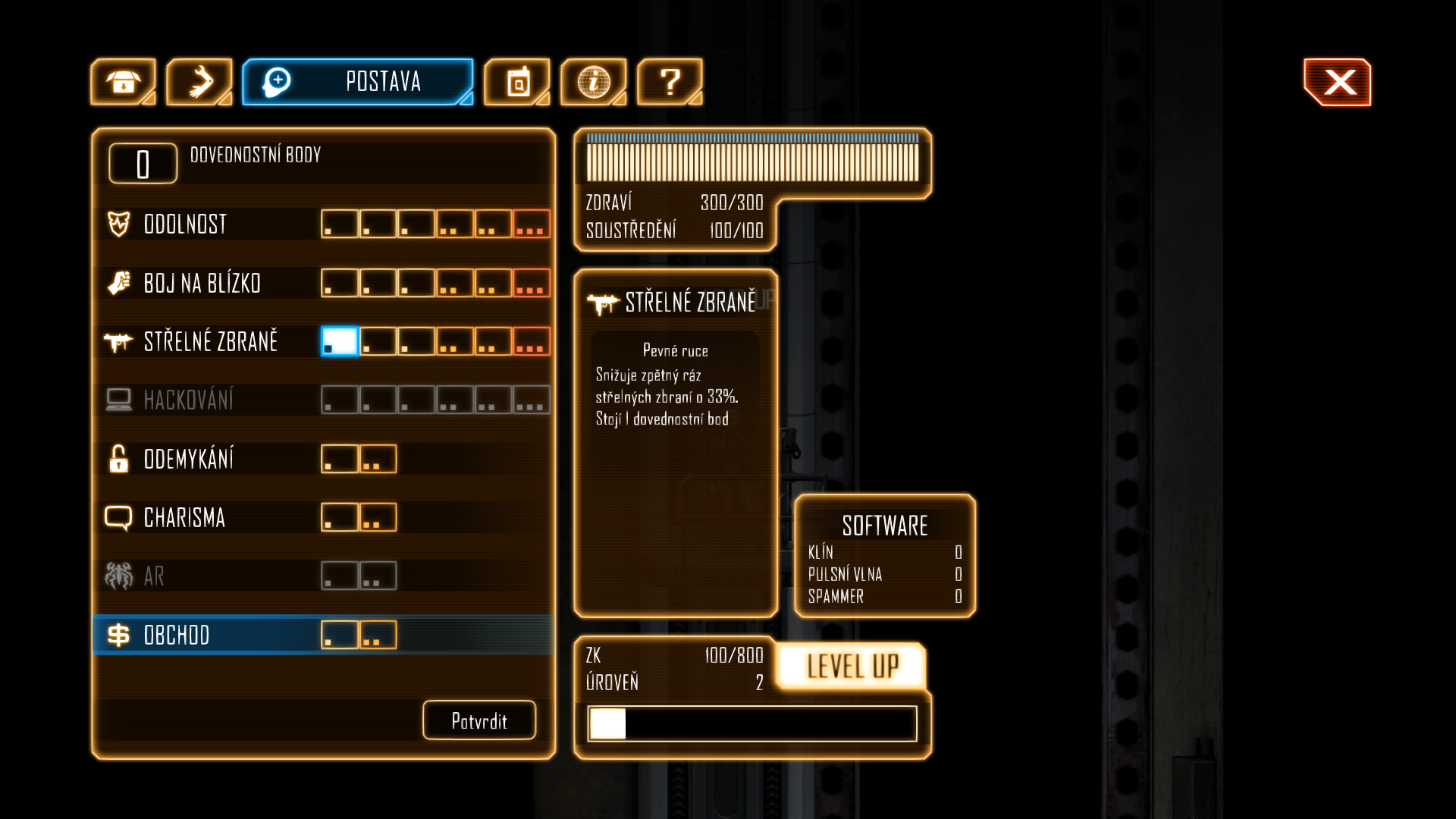Click the Hackování skill row
1456x819 pixels.
pos(188,400)
